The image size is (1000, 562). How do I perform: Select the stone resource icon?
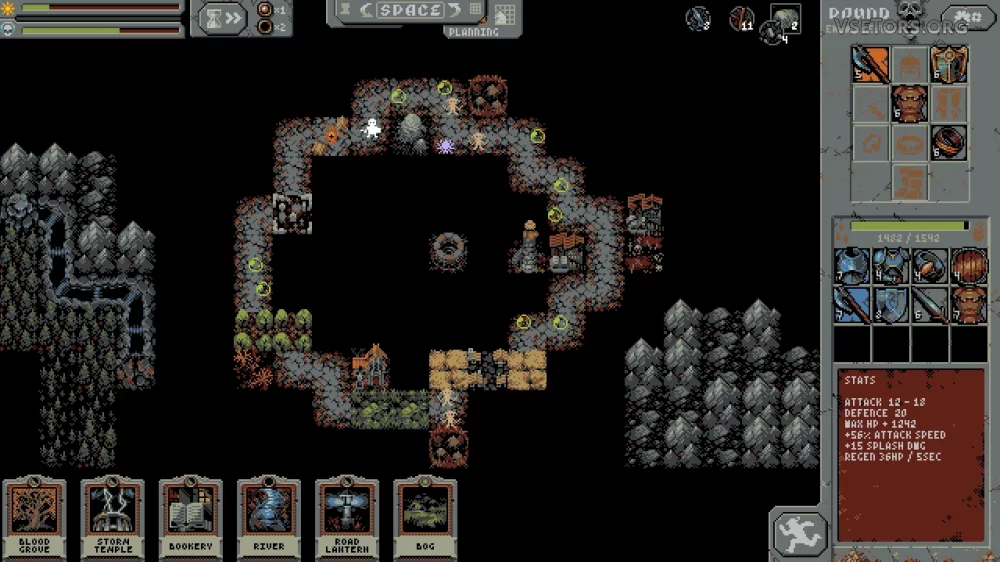(784, 18)
